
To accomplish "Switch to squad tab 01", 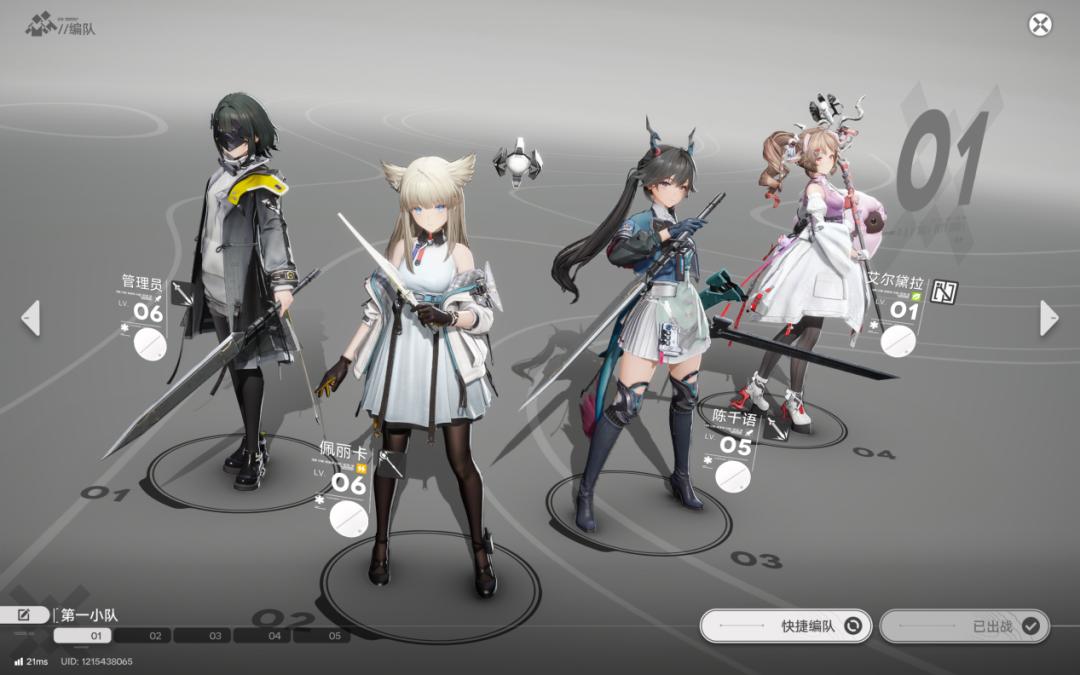I will tap(82, 636).
